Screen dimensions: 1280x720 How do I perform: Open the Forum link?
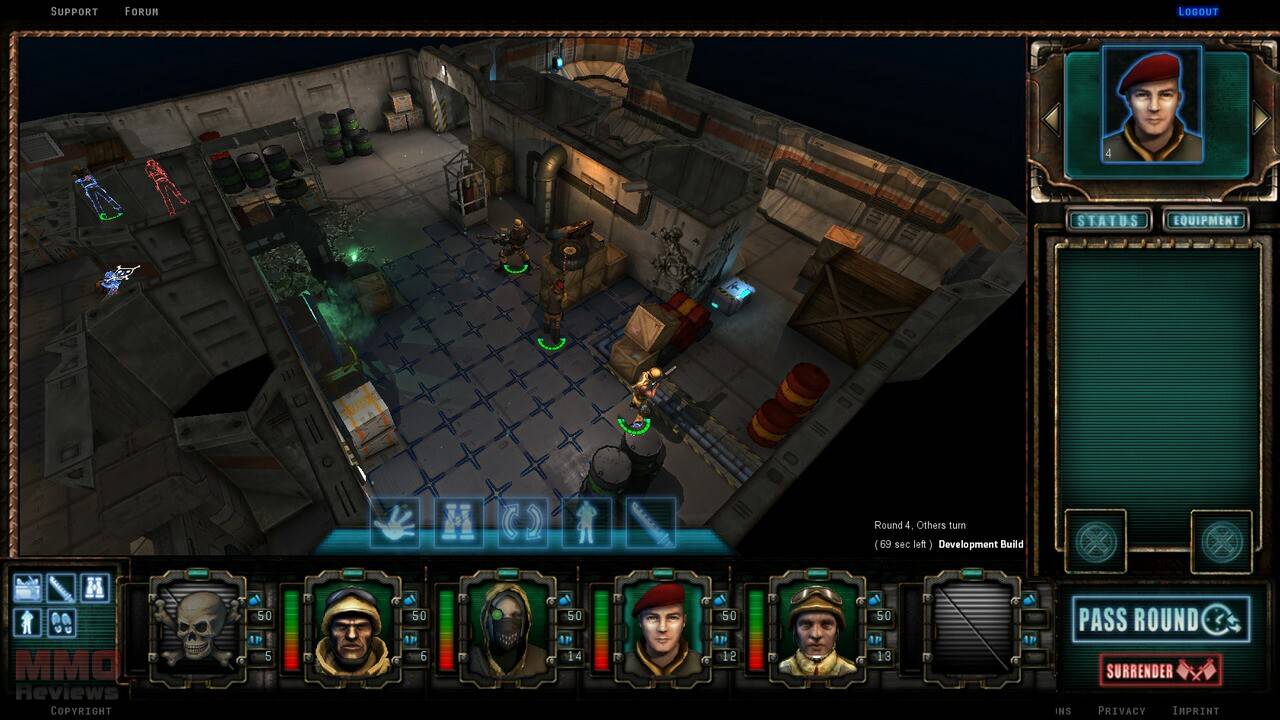[141, 12]
